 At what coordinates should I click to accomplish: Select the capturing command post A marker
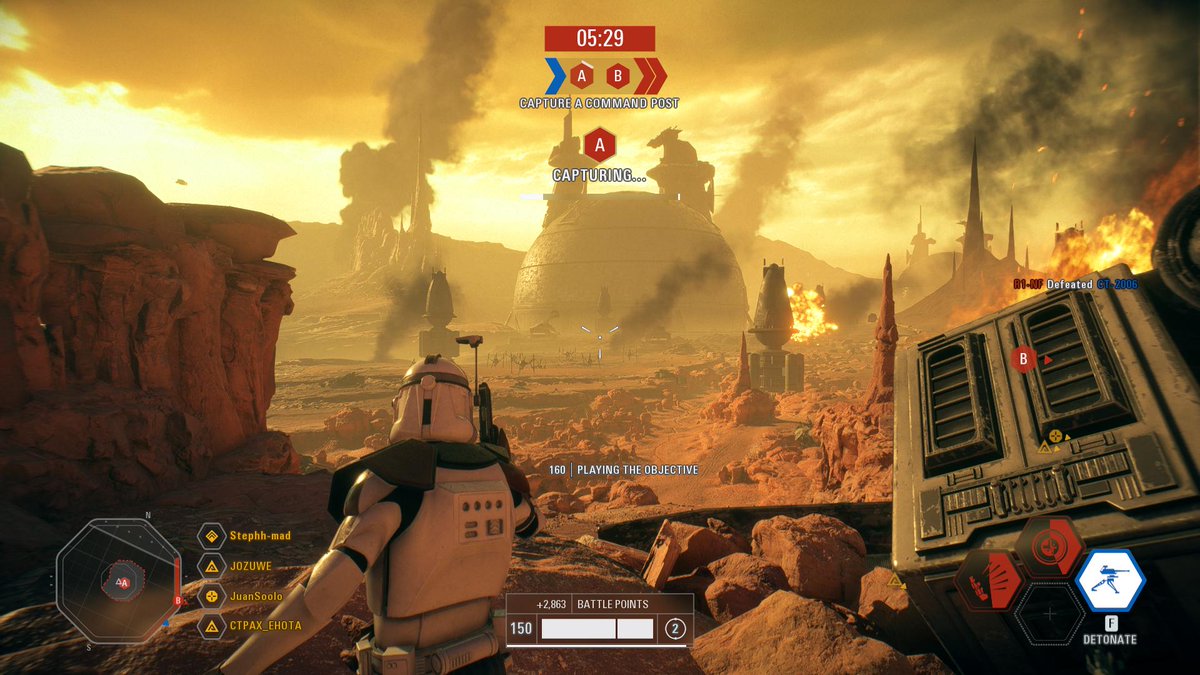pos(599,146)
